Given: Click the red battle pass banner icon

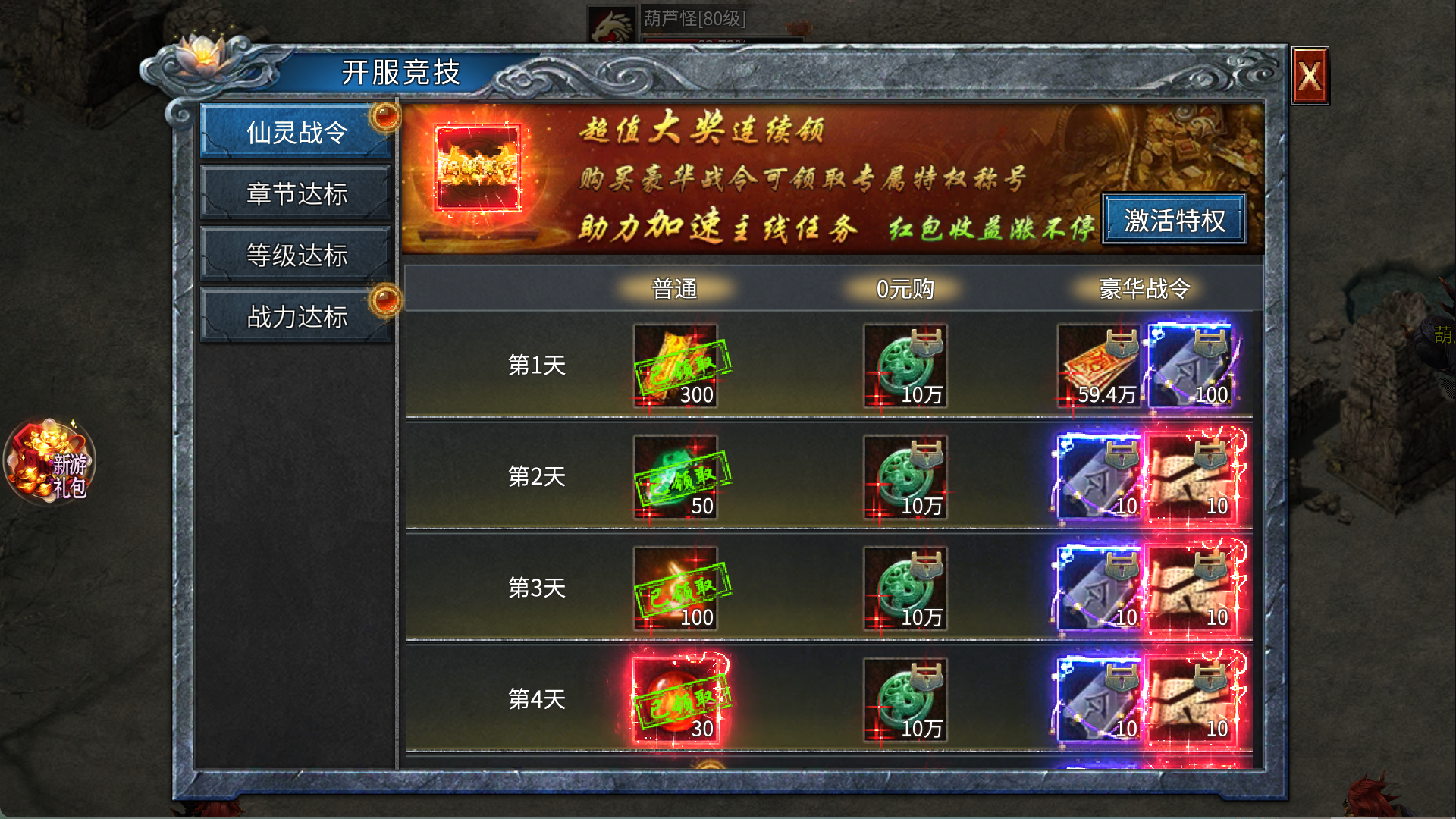Looking at the screenshot, I should [478, 171].
